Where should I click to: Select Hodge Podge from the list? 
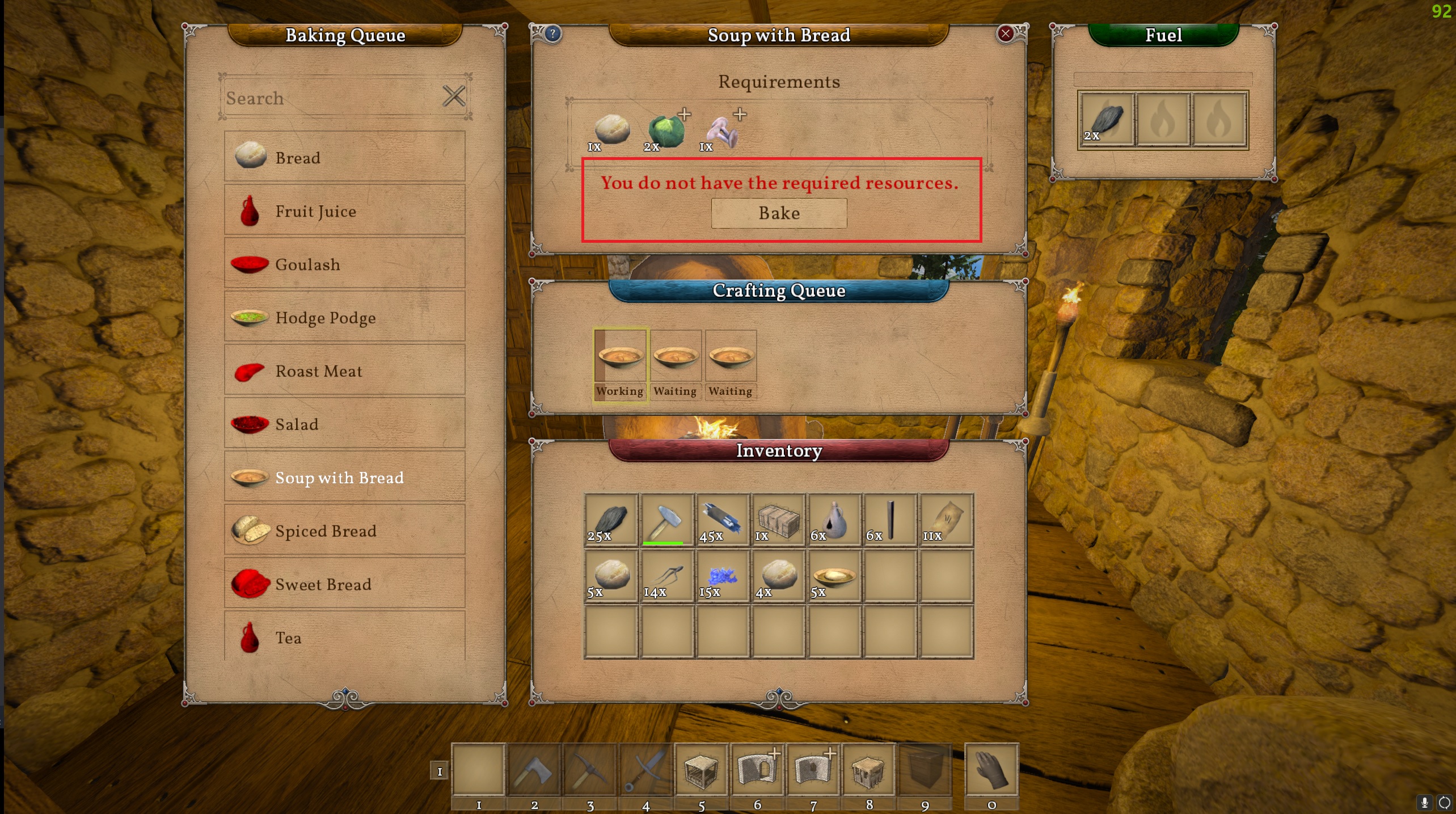pos(344,317)
